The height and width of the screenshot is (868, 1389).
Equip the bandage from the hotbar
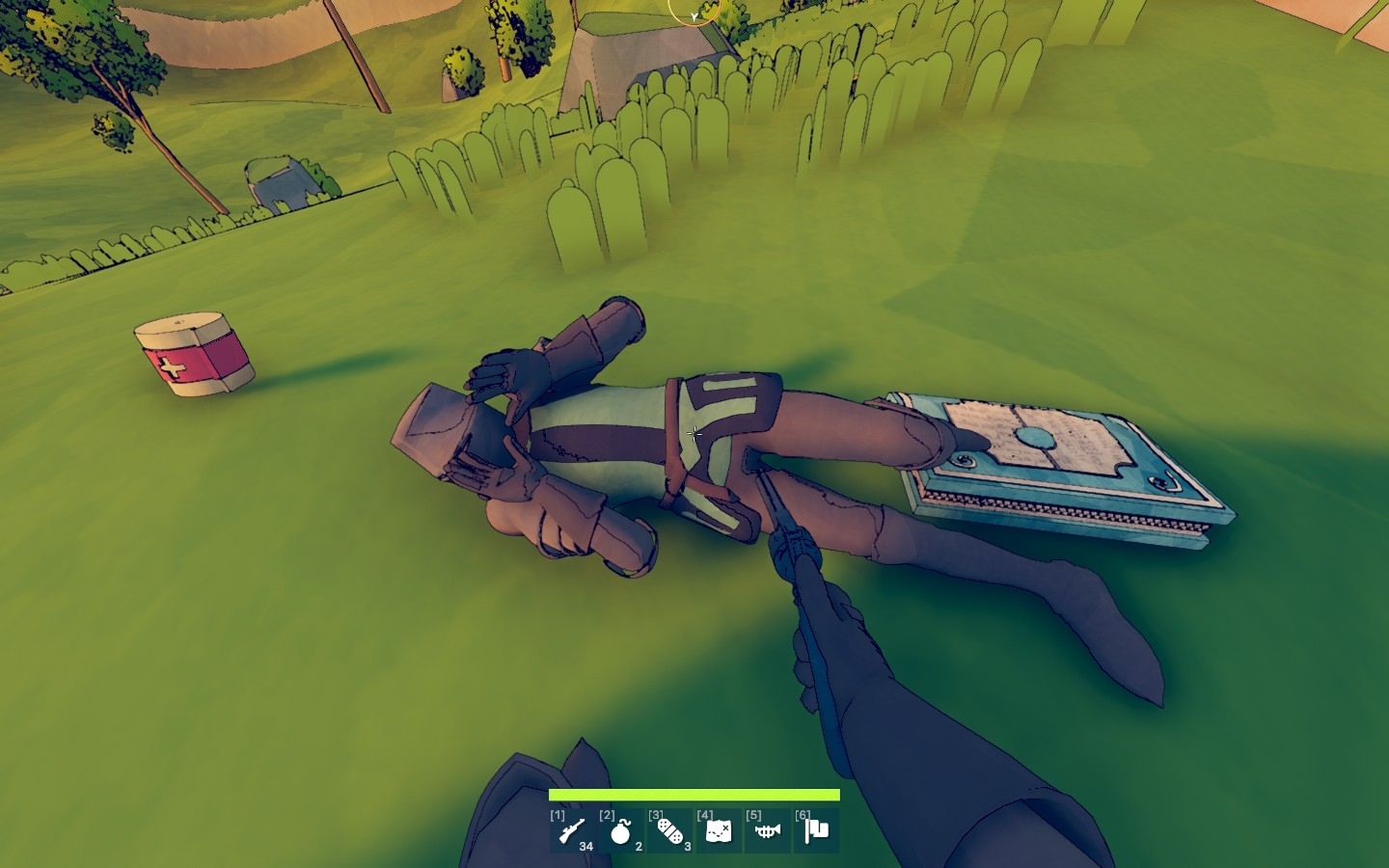pyautogui.click(x=670, y=830)
